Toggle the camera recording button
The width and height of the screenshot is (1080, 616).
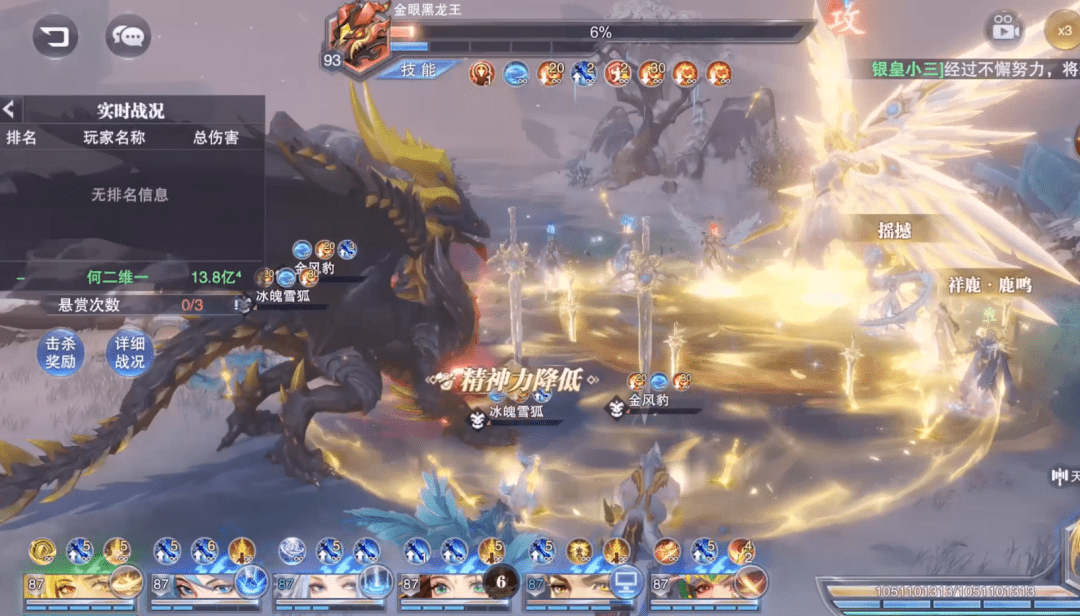point(1005,29)
